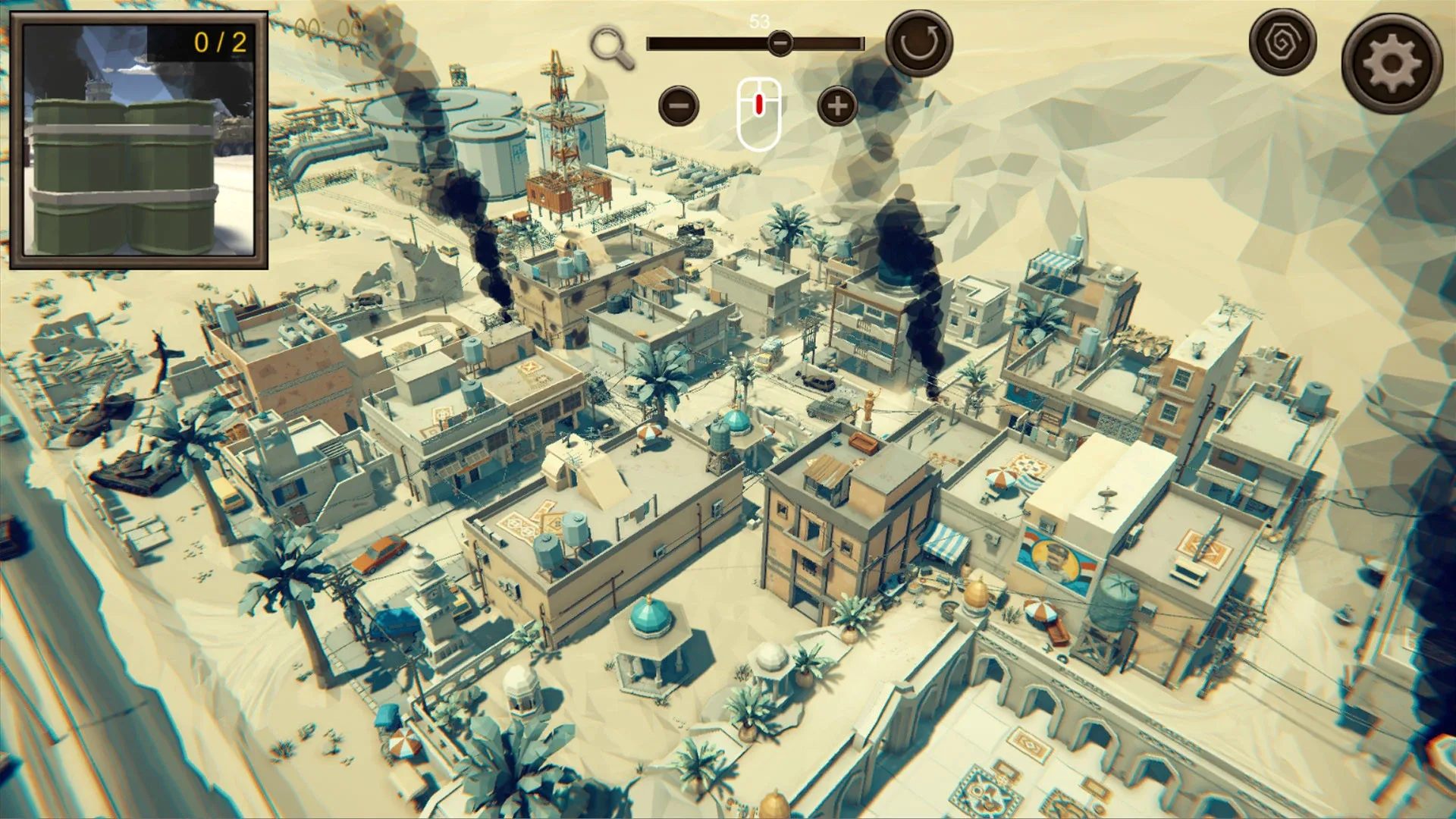Click the zoom slider handle
This screenshot has height=819, width=1456.
tap(780, 44)
